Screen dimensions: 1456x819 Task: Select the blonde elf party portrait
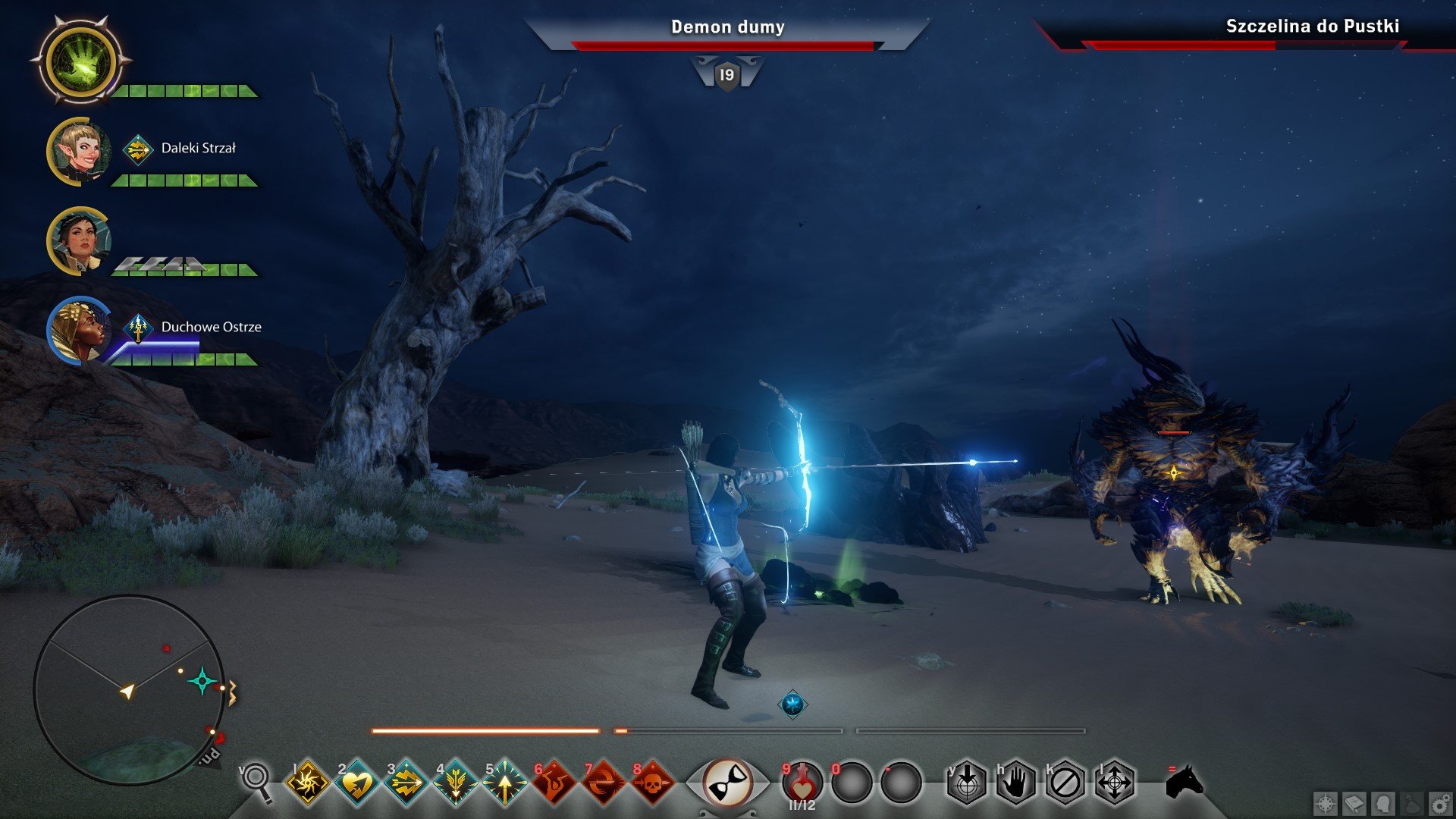tap(79, 152)
